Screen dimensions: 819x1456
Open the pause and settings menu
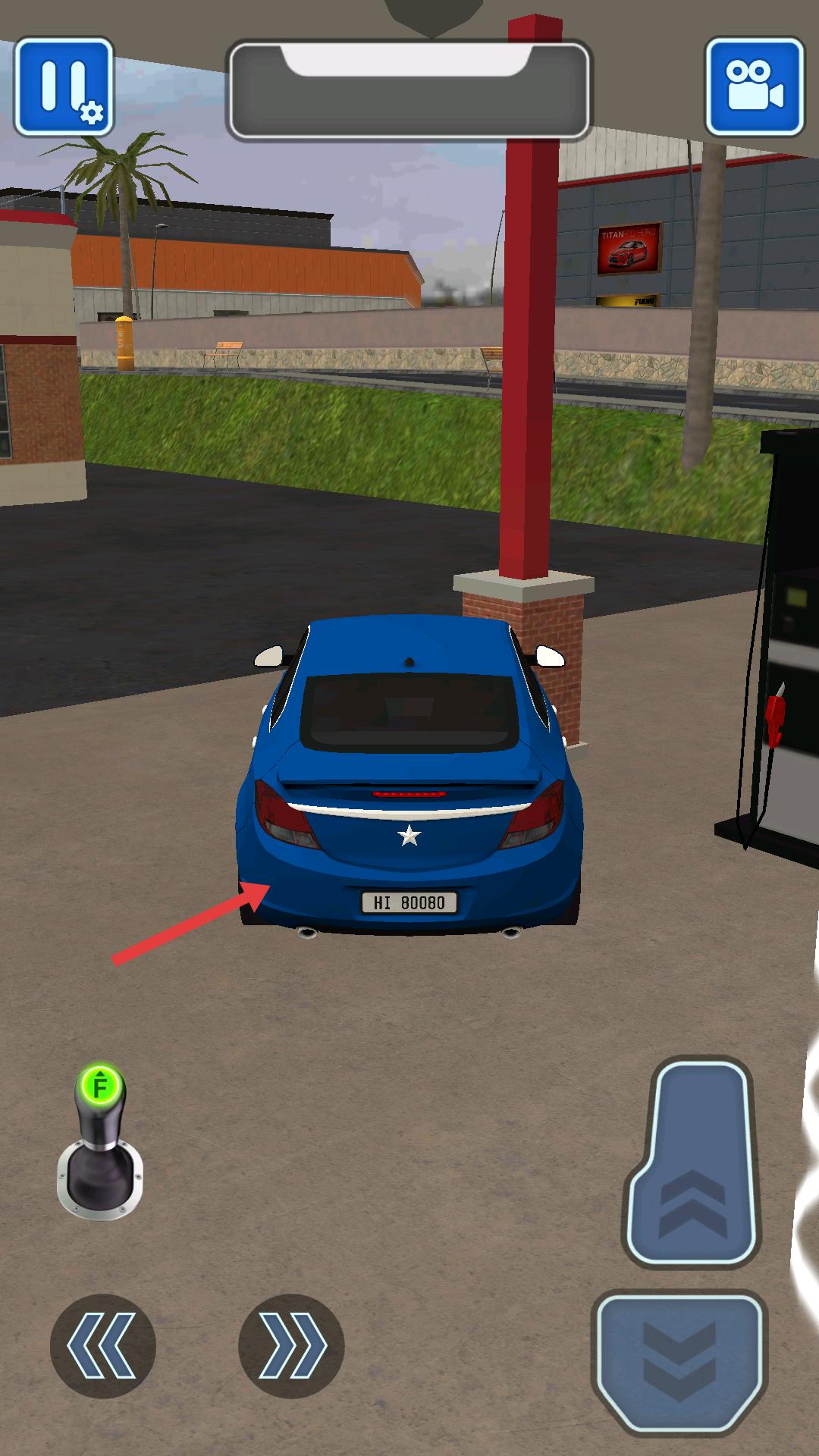tap(64, 87)
